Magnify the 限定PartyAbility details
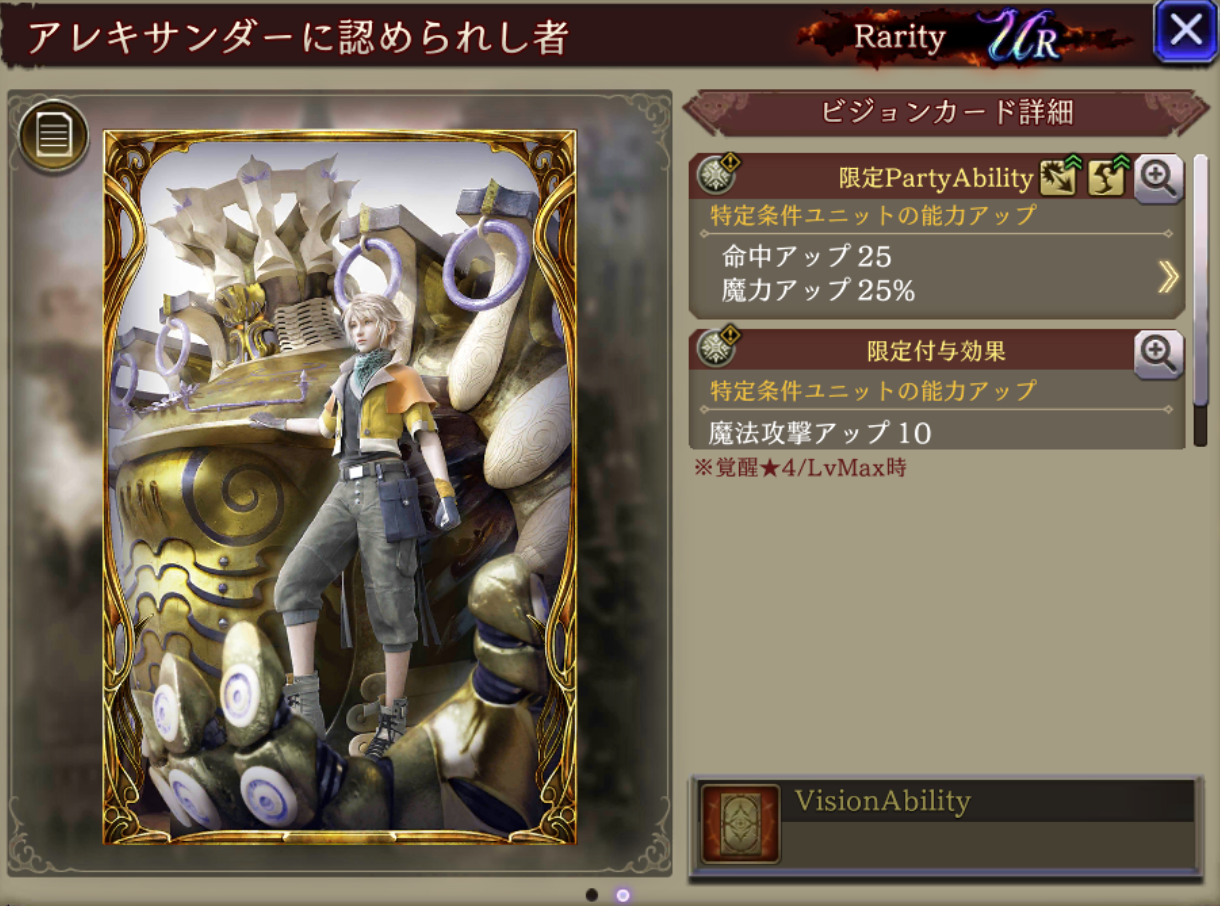 (1159, 179)
